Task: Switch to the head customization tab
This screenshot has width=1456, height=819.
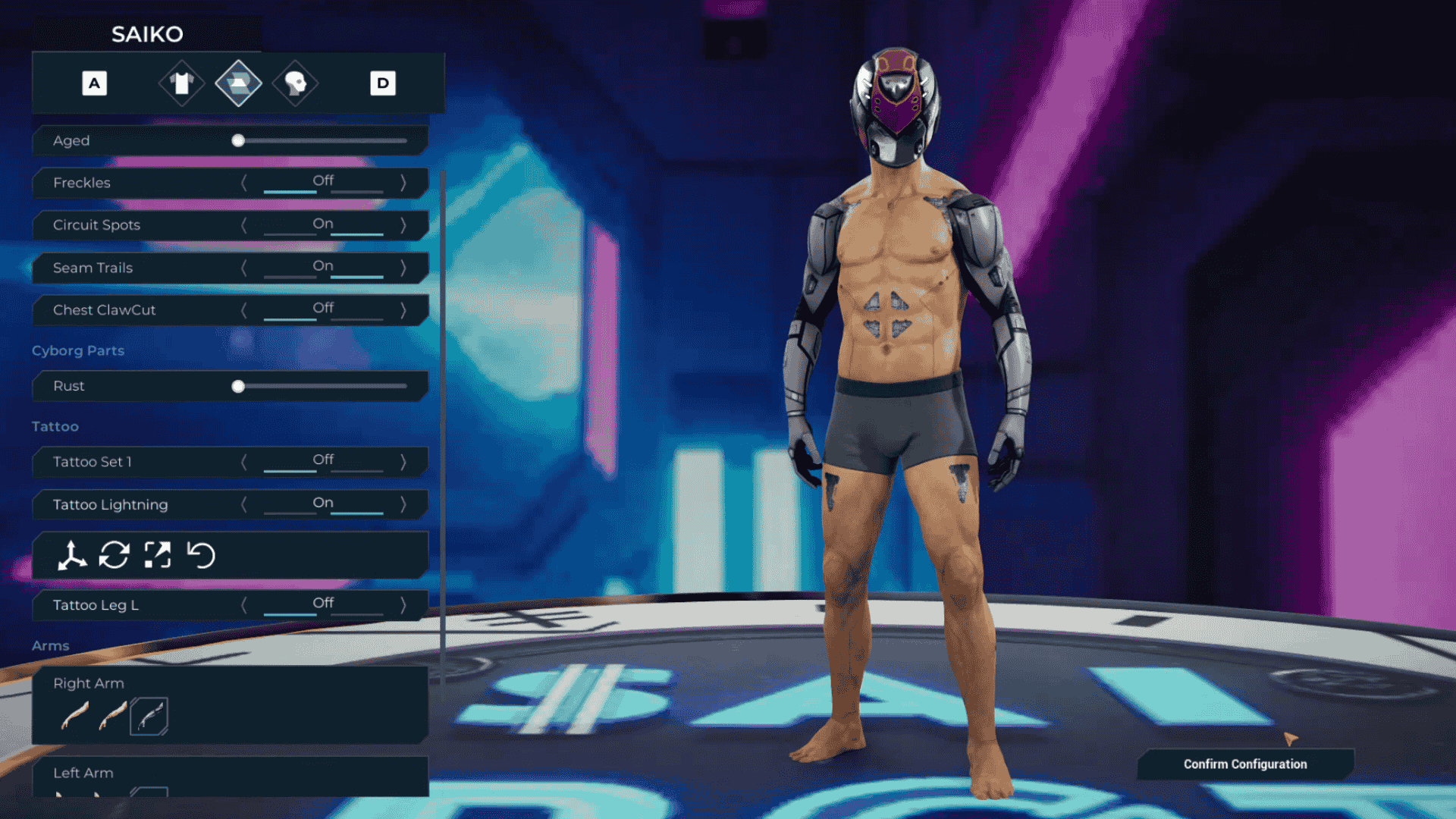Action: pyautogui.click(x=294, y=83)
